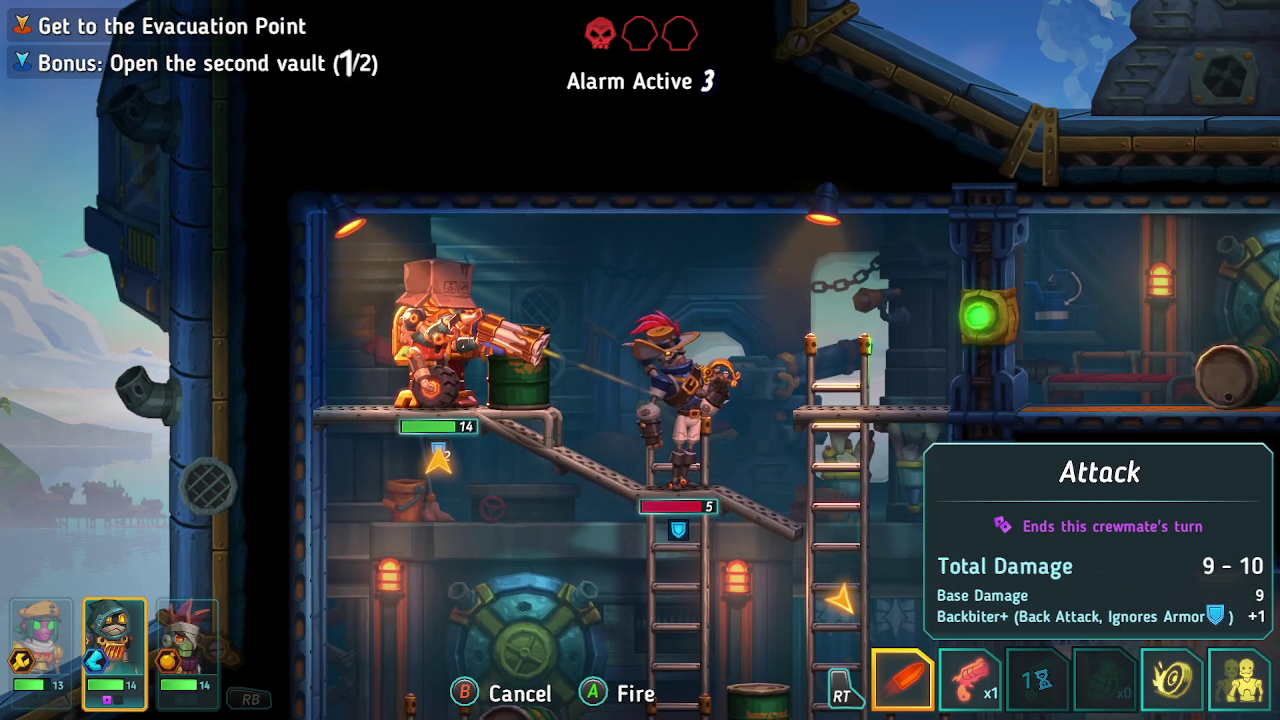Click the selected crewmate's green health bar

point(105,685)
